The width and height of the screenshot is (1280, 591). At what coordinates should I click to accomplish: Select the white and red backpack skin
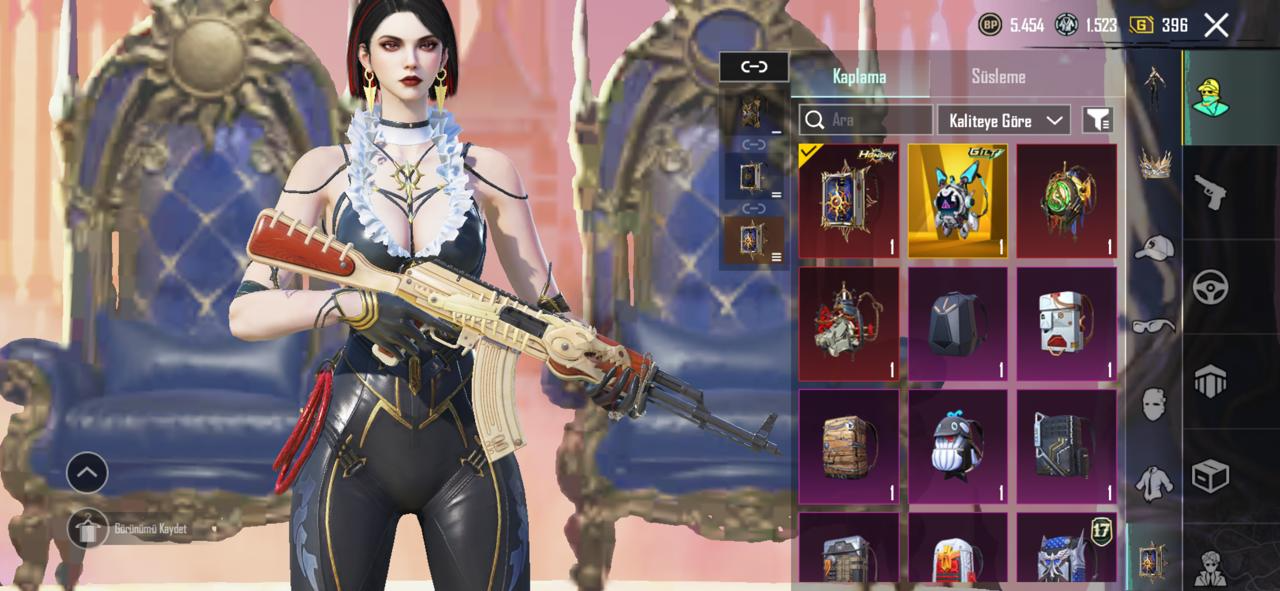(1066, 324)
